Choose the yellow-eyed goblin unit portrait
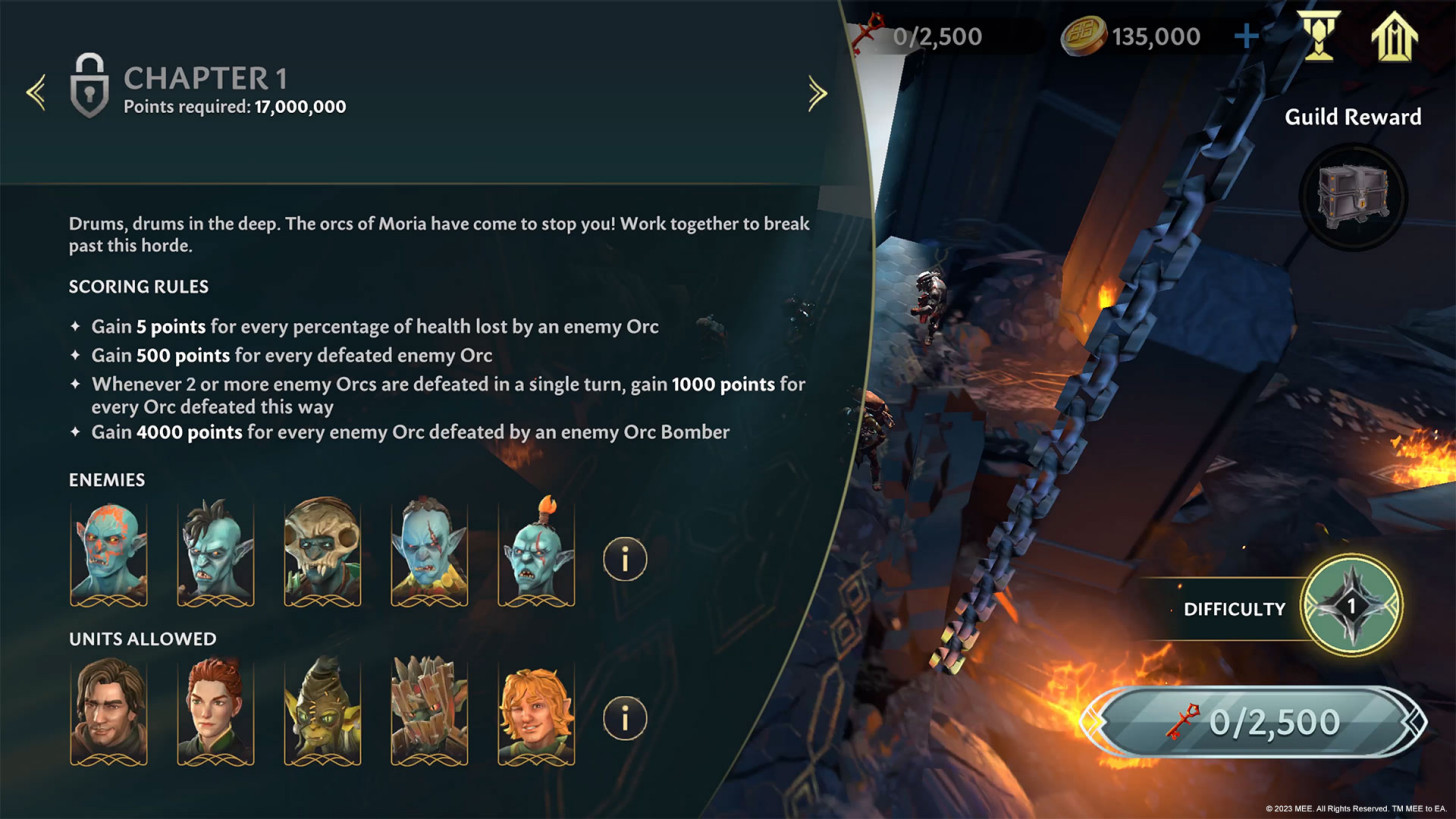This screenshot has height=819, width=1456. [x=322, y=711]
